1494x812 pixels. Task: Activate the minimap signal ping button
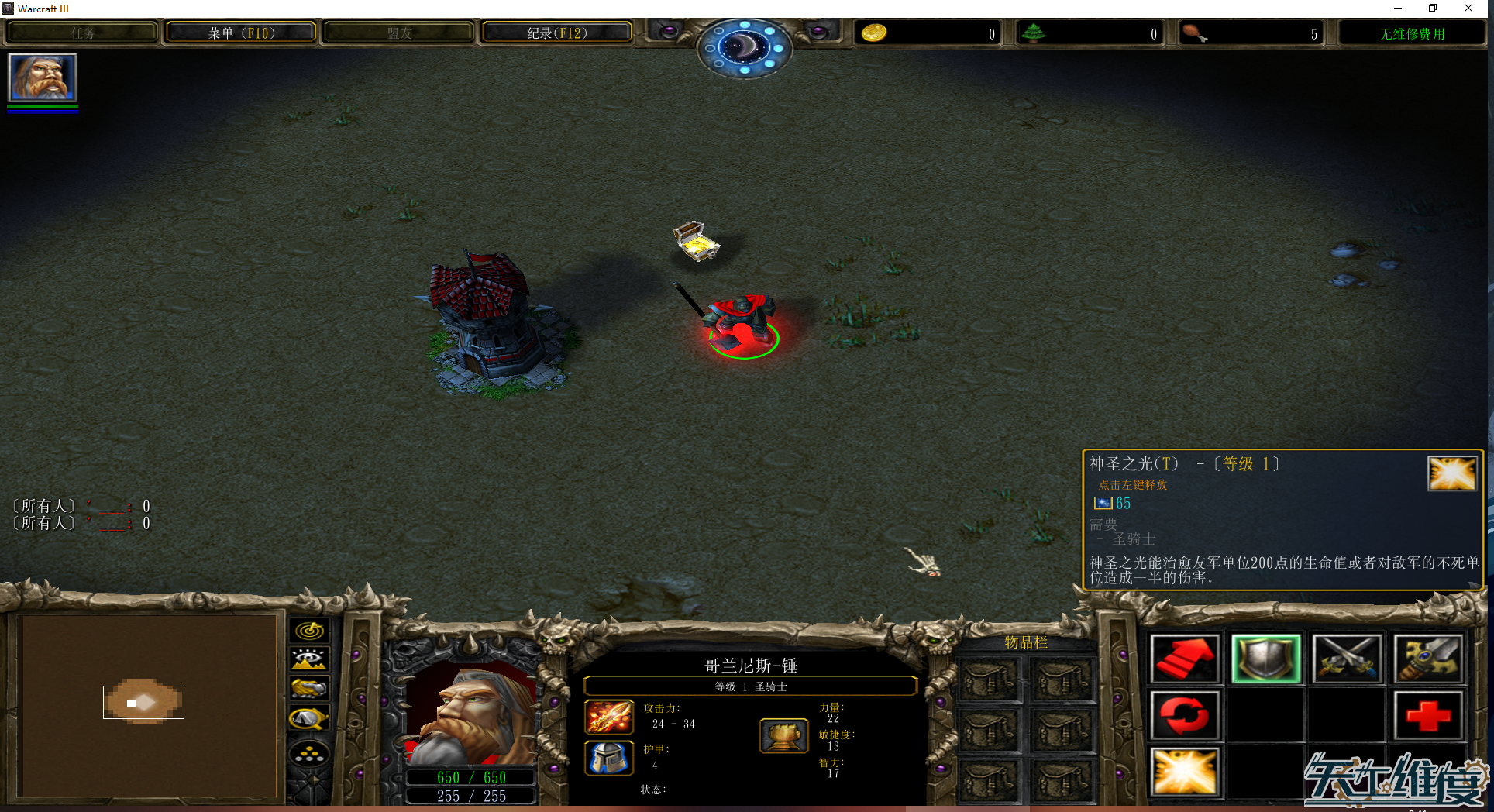point(309,631)
